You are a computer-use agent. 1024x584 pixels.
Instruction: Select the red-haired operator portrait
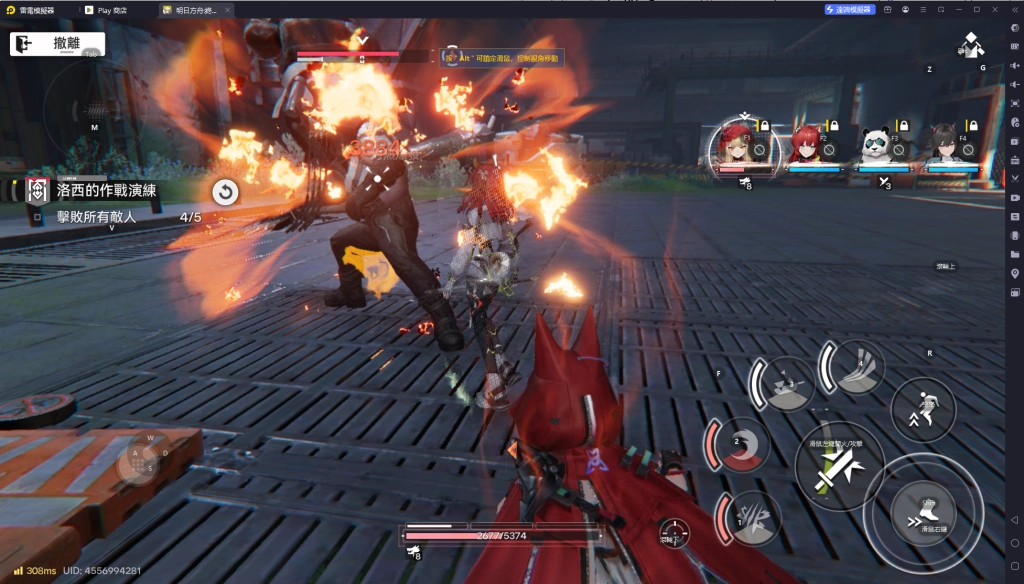(x=806, y=147)
